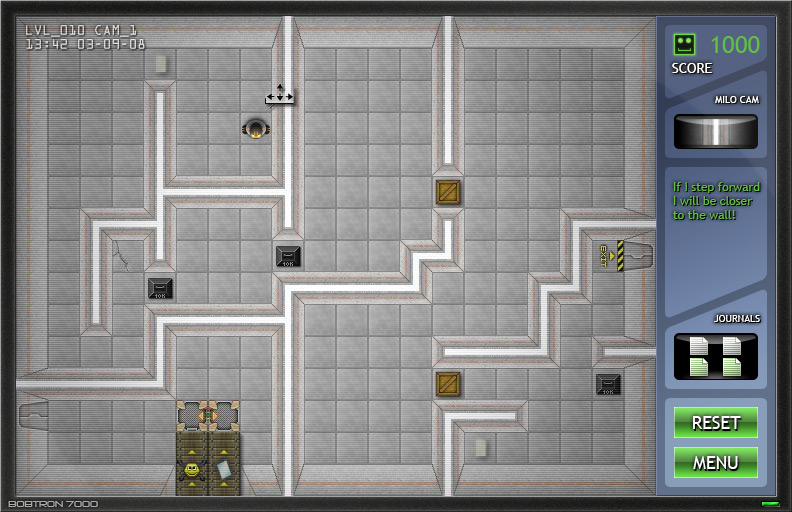Screen dimensions: 792x512
Task: Click the green RESET button
Action: (x=715, y=422)
